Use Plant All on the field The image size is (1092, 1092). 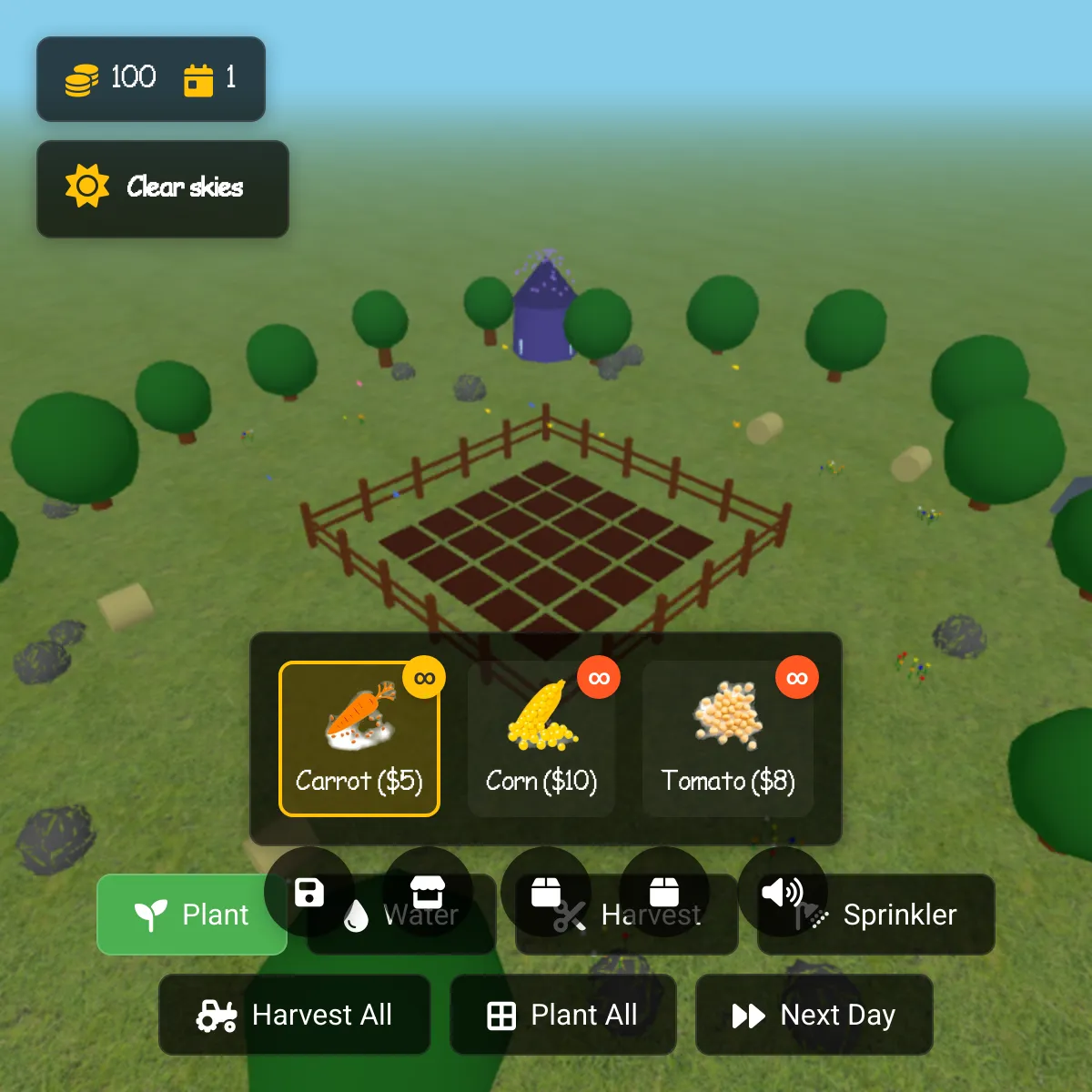coord(562,1015)
